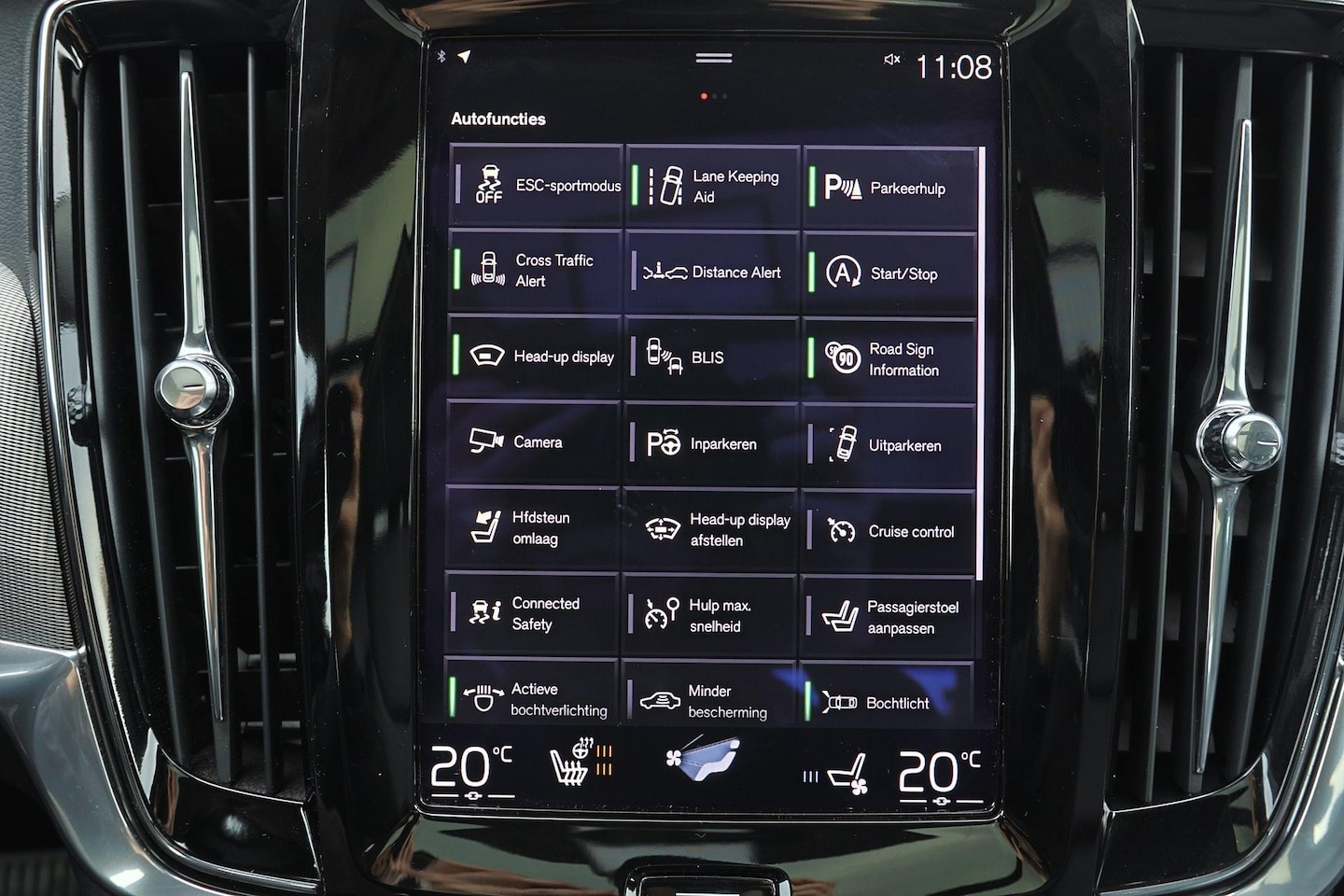Disable Cross Traffic Alert
The image size is (1344, 896).
[535, 271]
